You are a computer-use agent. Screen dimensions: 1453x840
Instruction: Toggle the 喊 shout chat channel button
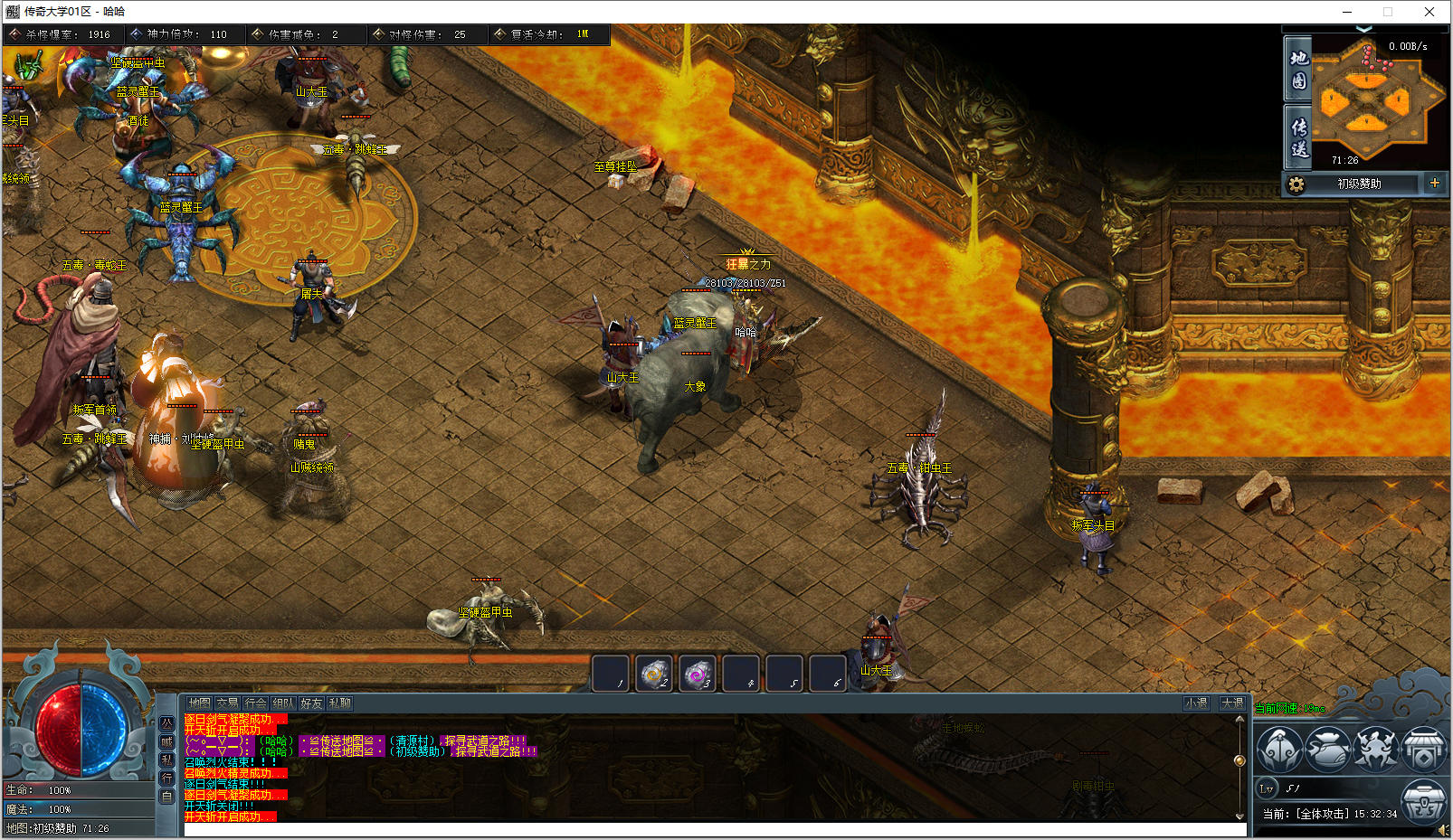click(166, 741)
